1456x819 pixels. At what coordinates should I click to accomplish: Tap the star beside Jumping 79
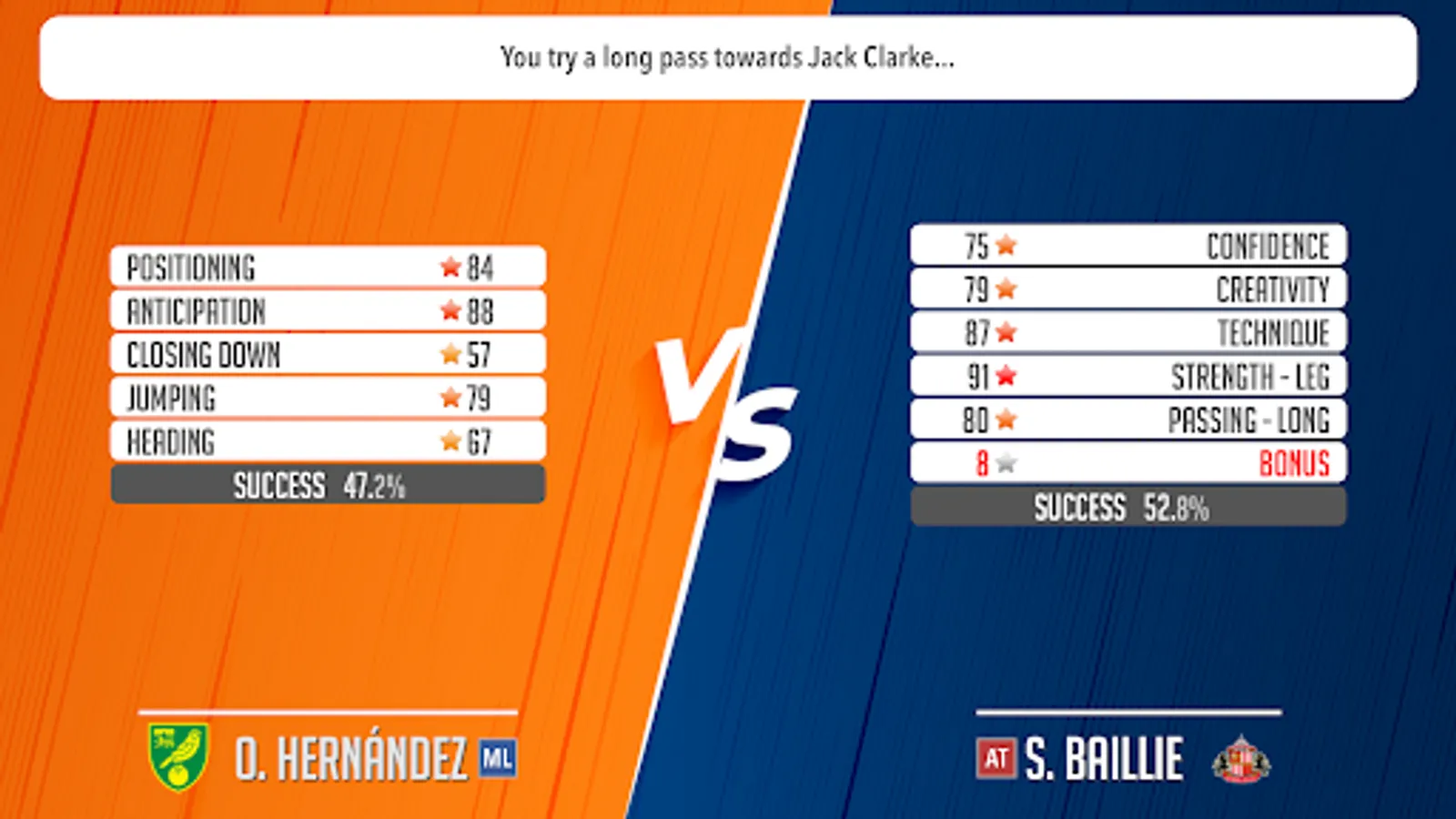click(449, 397)
